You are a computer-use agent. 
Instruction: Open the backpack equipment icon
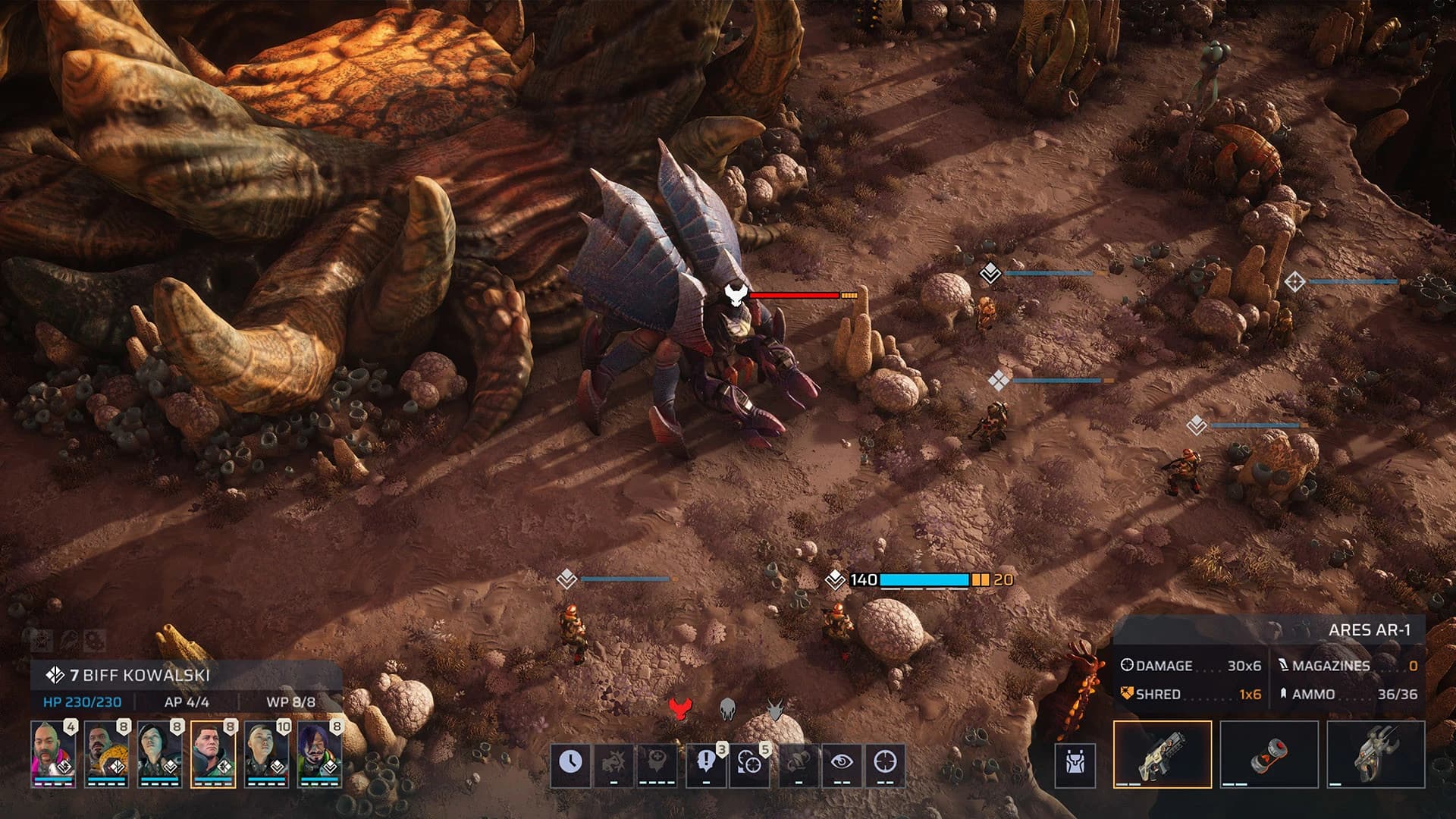(x=1076, y=760)
